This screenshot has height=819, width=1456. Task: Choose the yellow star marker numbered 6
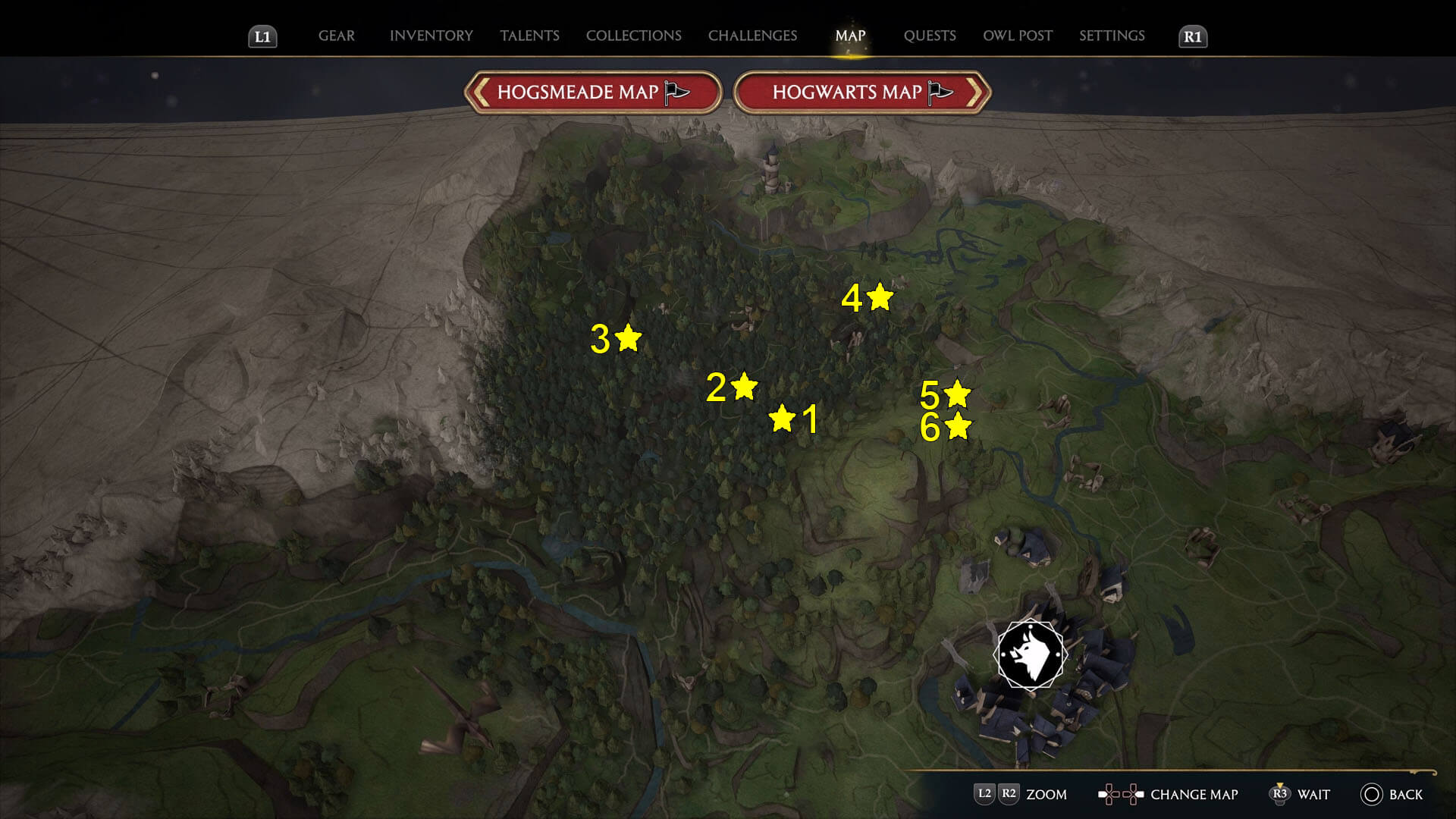[x=958, y=426]
